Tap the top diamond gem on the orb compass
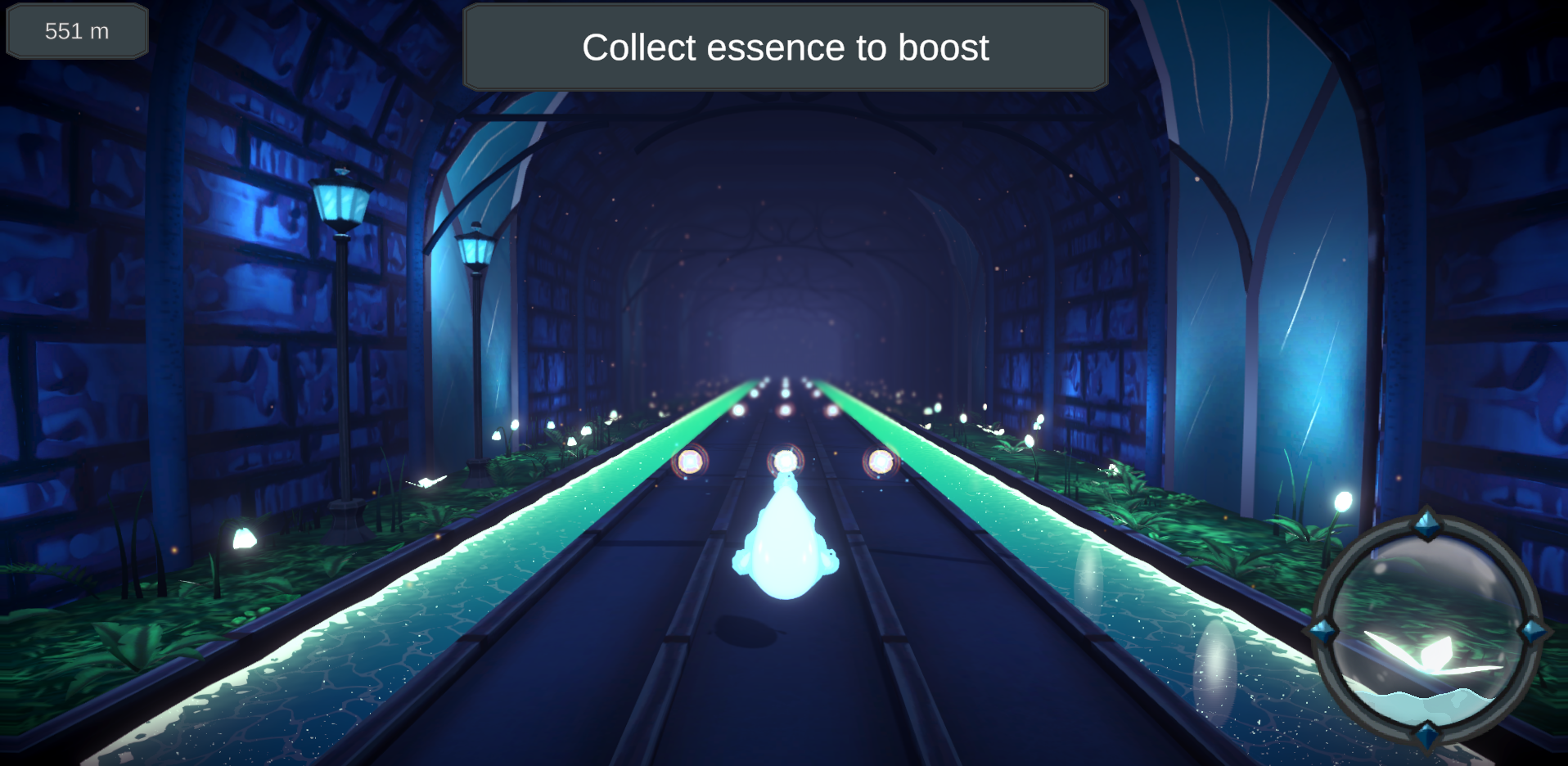The image size is (1568, 766). point(1426,521)
